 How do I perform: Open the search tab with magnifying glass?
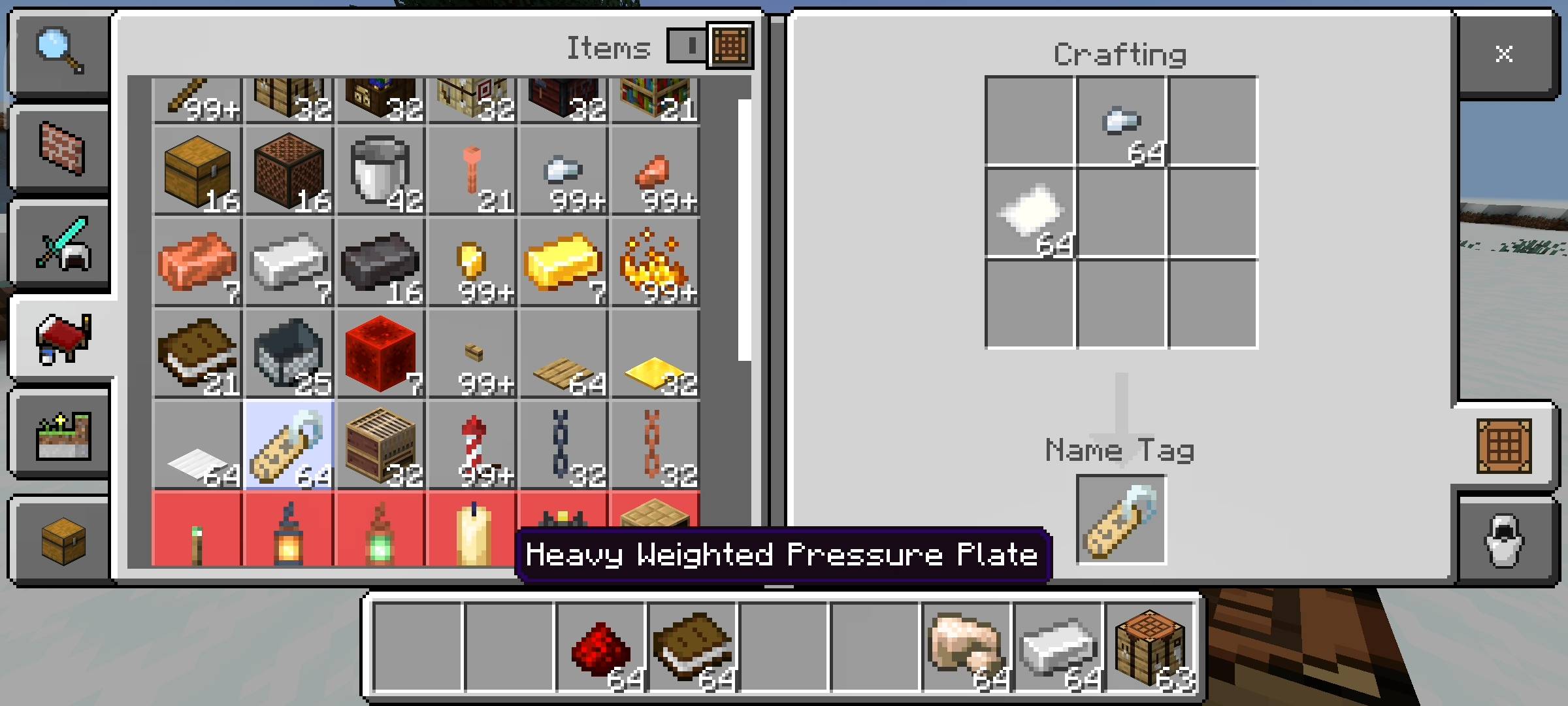(60, 52)
